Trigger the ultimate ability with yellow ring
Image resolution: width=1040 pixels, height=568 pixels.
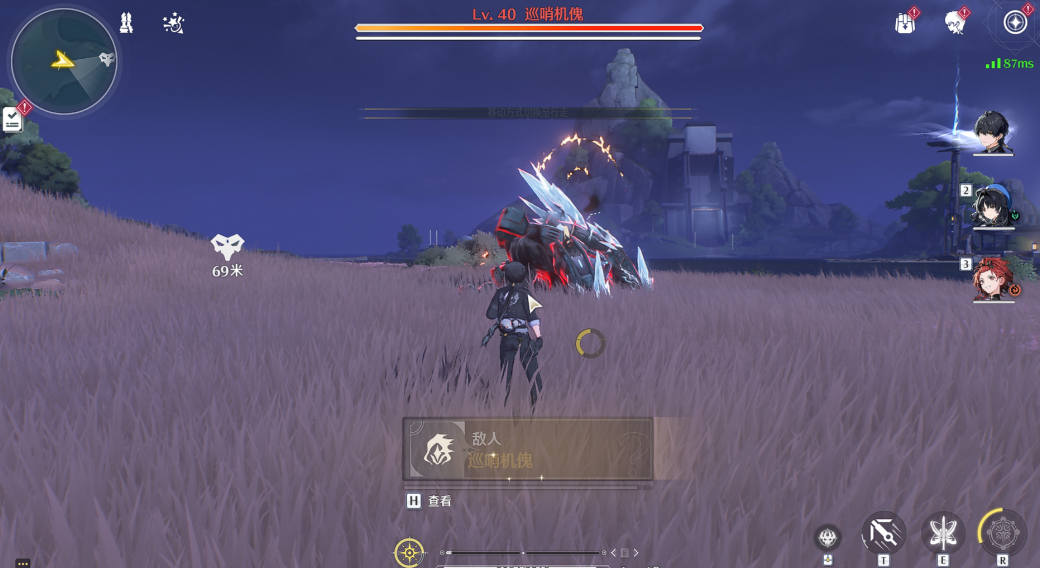tap(1002, 533)
